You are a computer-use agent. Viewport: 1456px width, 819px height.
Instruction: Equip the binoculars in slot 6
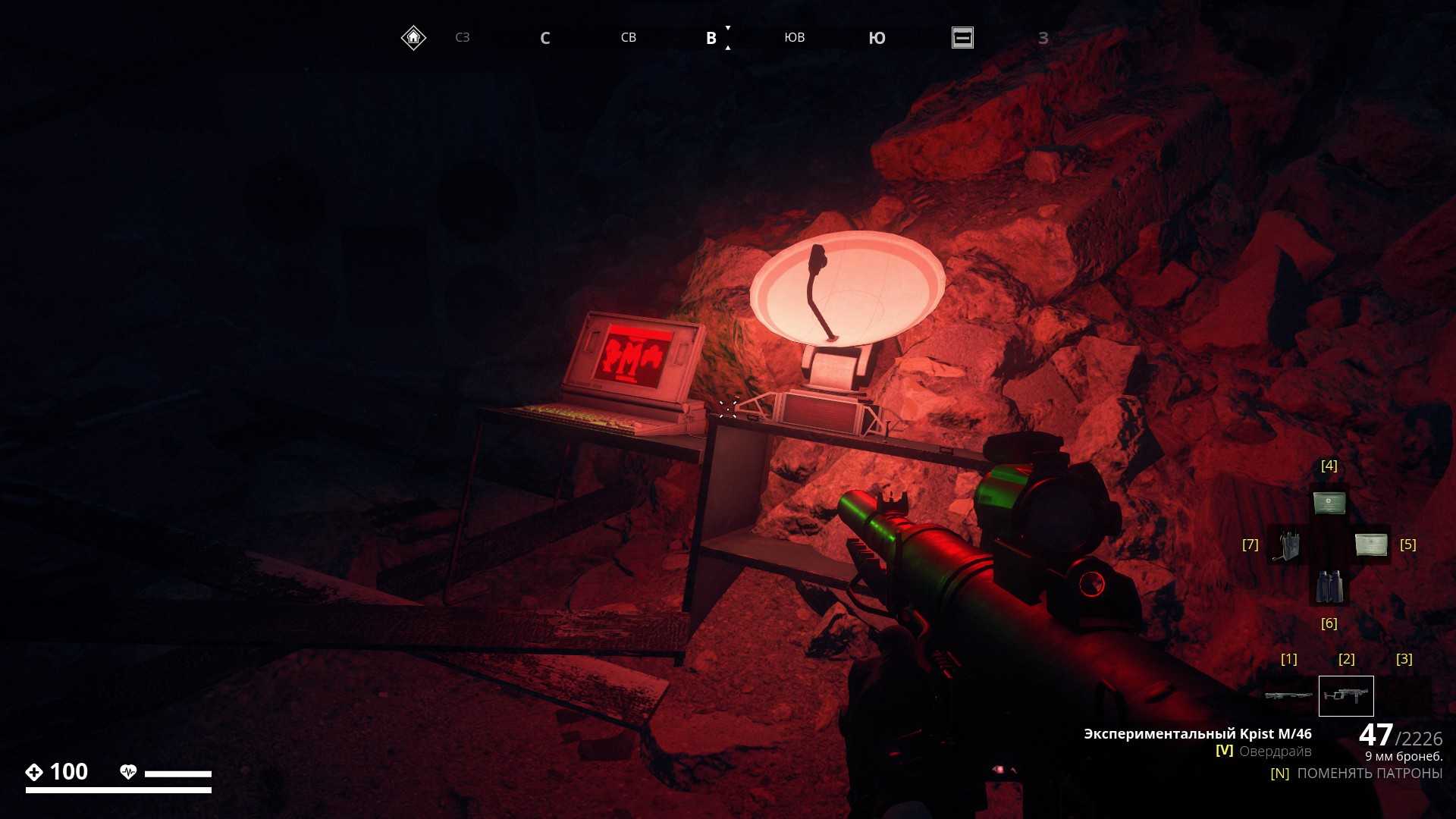pos(1329,586)
